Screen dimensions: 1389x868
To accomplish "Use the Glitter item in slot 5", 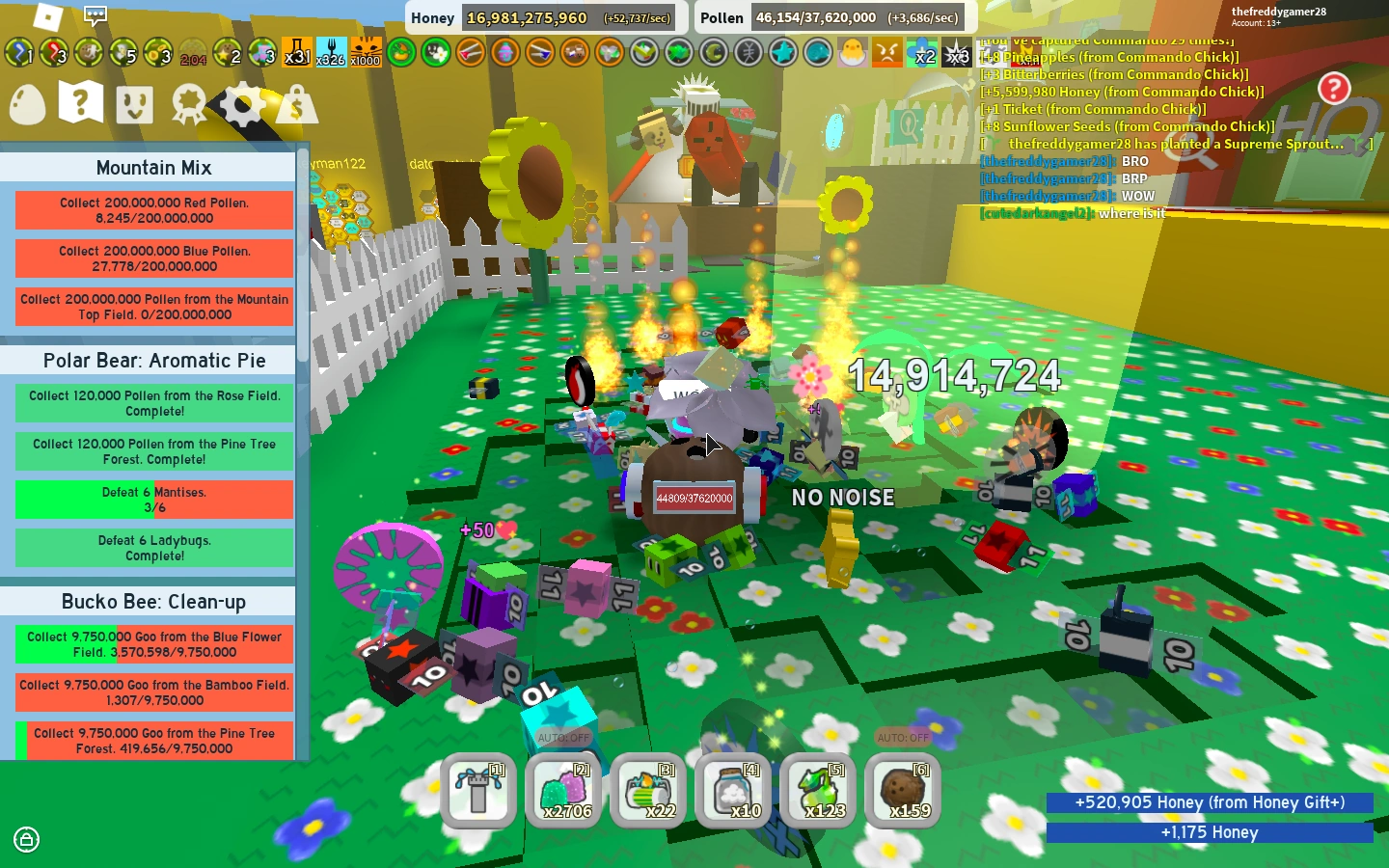I will 818,791.
